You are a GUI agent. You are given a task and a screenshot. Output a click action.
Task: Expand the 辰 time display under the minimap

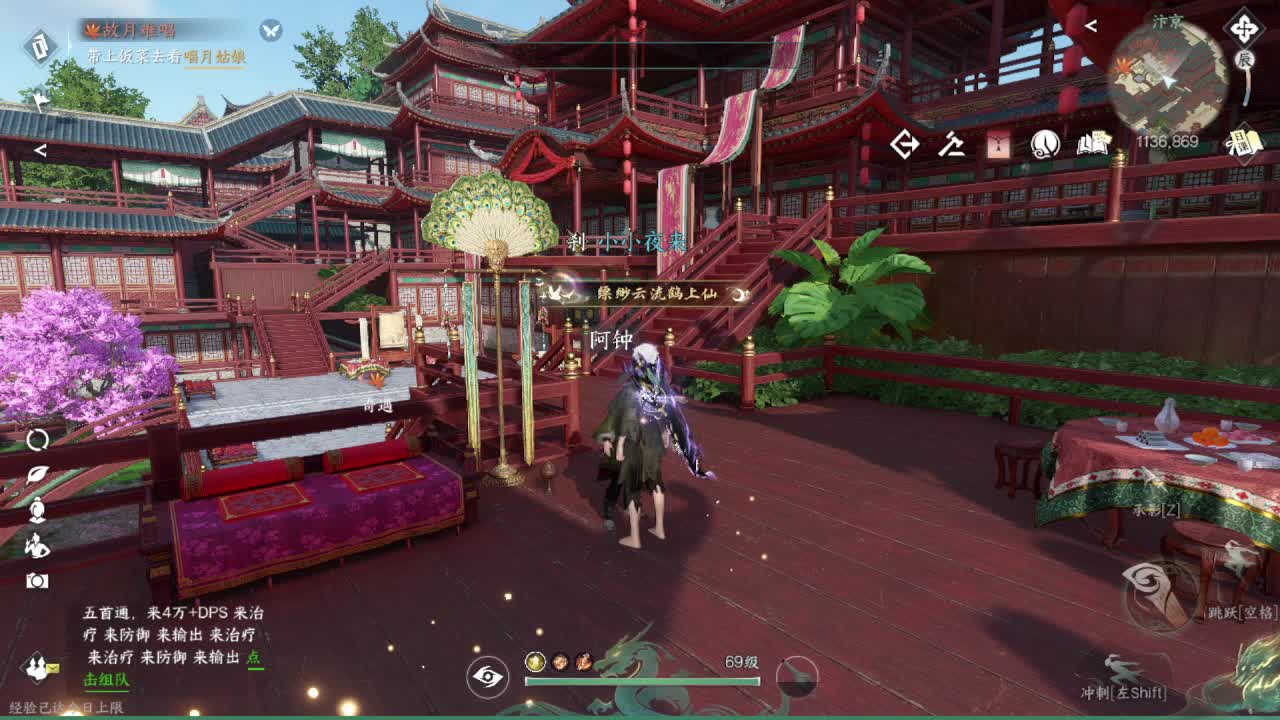(x=1244, y=57)
